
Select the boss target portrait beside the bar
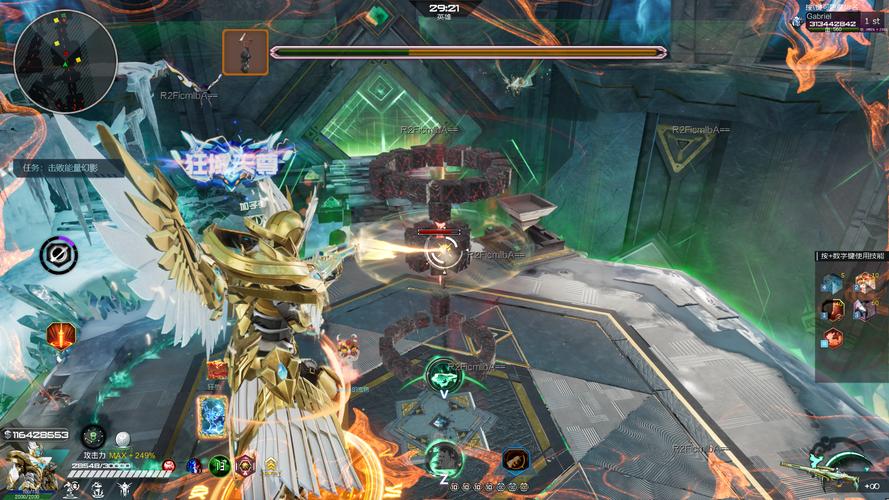click(245, 52)
